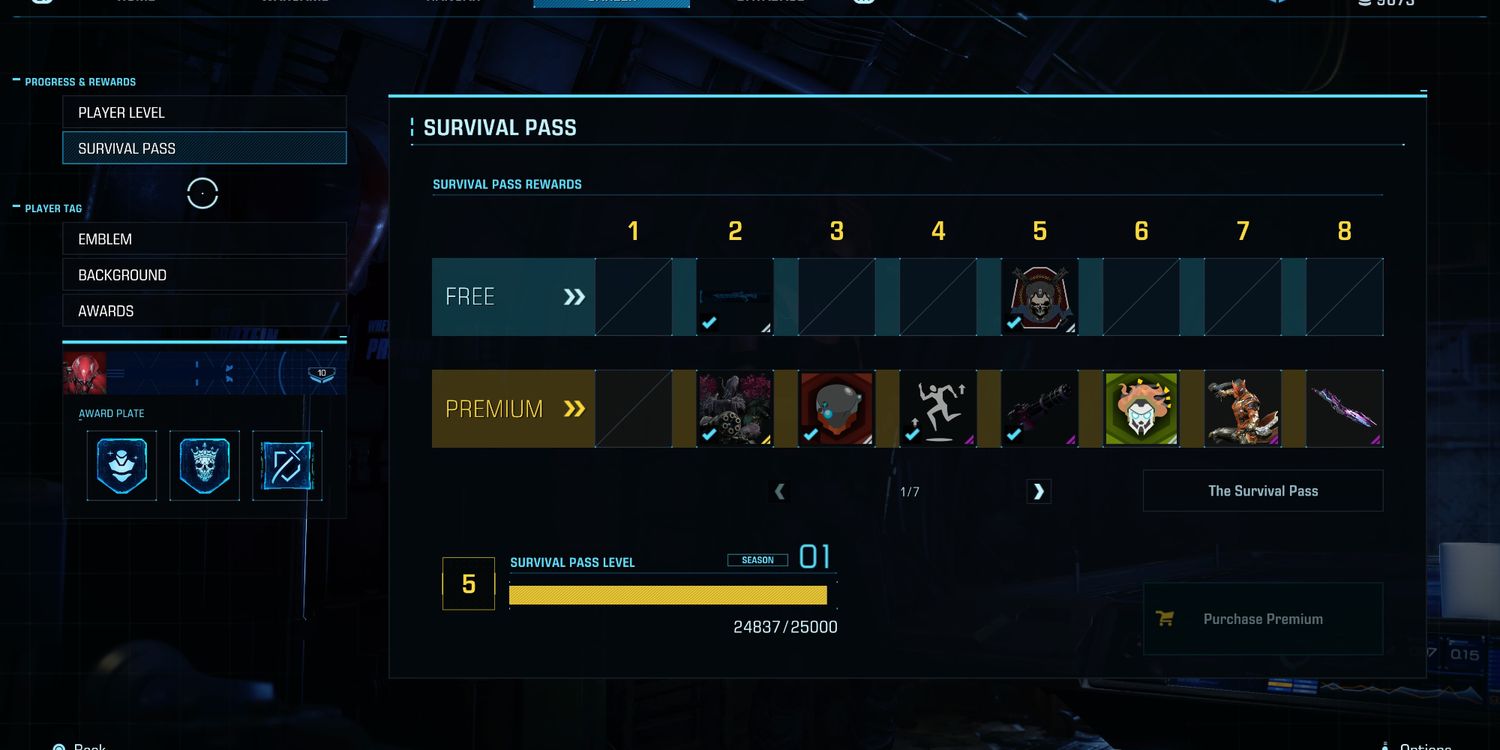This screenshot has width=1500, height=750.
Task: Open the Player Level menu entry
Action: 204,113
